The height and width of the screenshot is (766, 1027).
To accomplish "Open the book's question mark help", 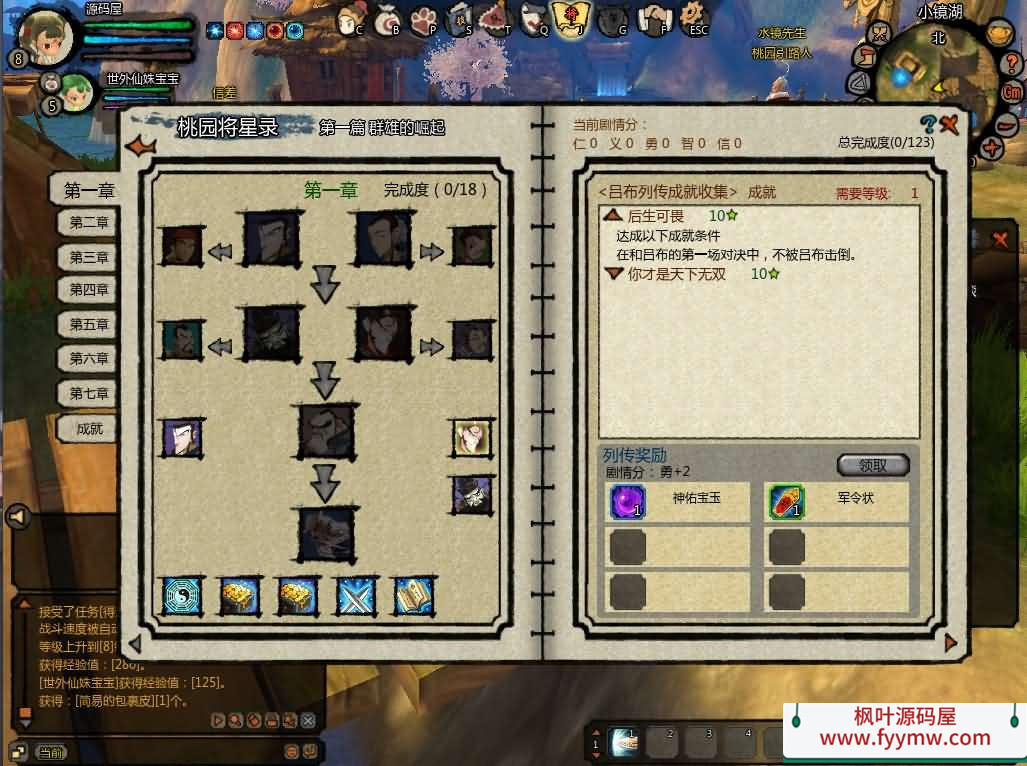I will pyautogui.click(x=928, y=125).
